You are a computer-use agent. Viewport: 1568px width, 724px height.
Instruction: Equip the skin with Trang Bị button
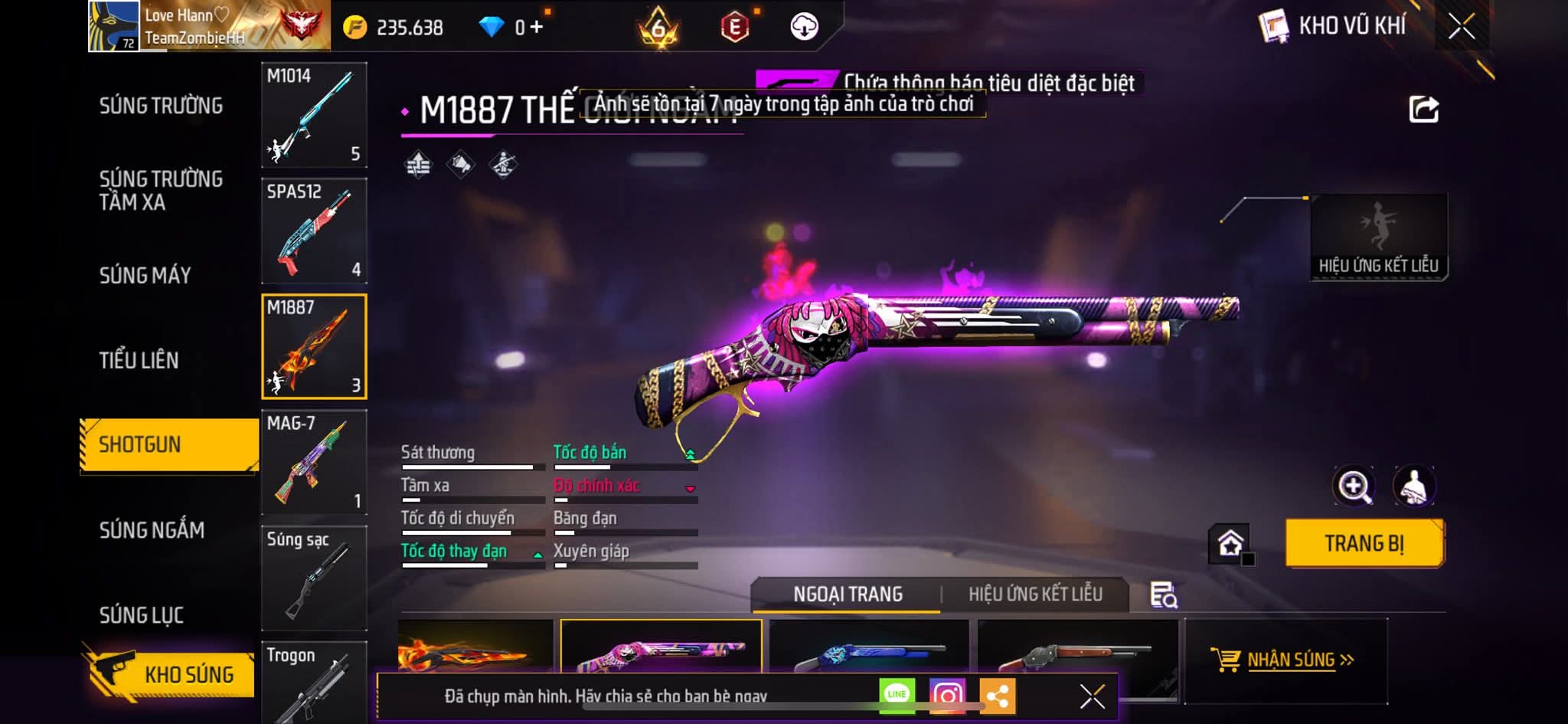[1364, 543]
